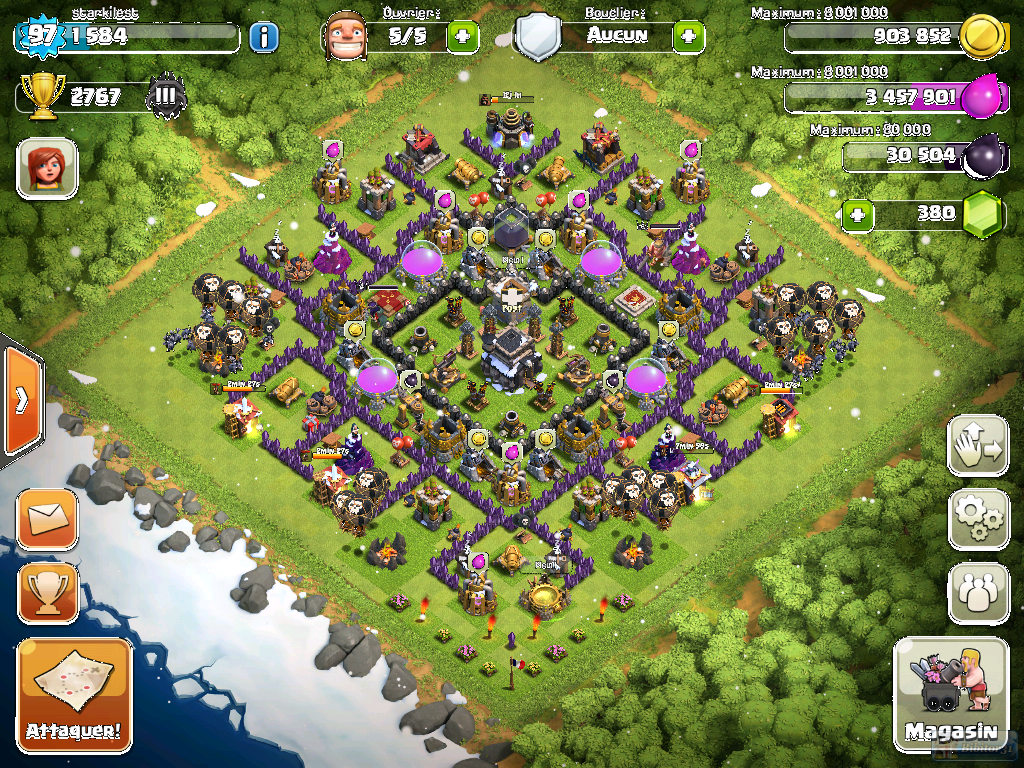Screen dimensions: 1024x768
Task: Open the friends silhouettes button
Action: [x=978, y=592]
